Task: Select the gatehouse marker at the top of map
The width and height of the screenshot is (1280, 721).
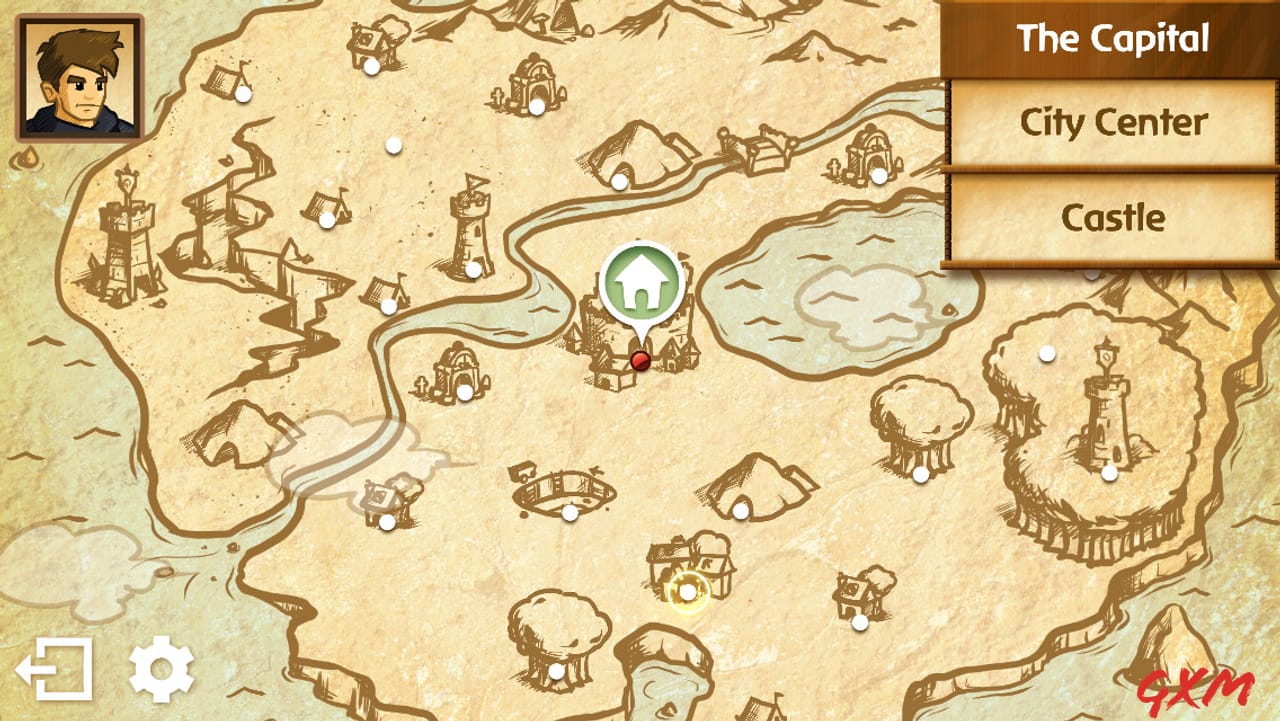Action: pyautogui.click(x=536, y=106)
